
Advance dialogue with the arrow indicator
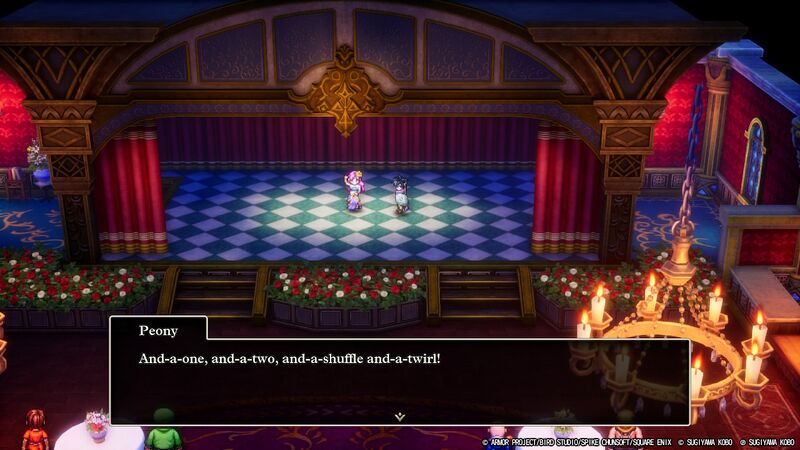point(399,415)
